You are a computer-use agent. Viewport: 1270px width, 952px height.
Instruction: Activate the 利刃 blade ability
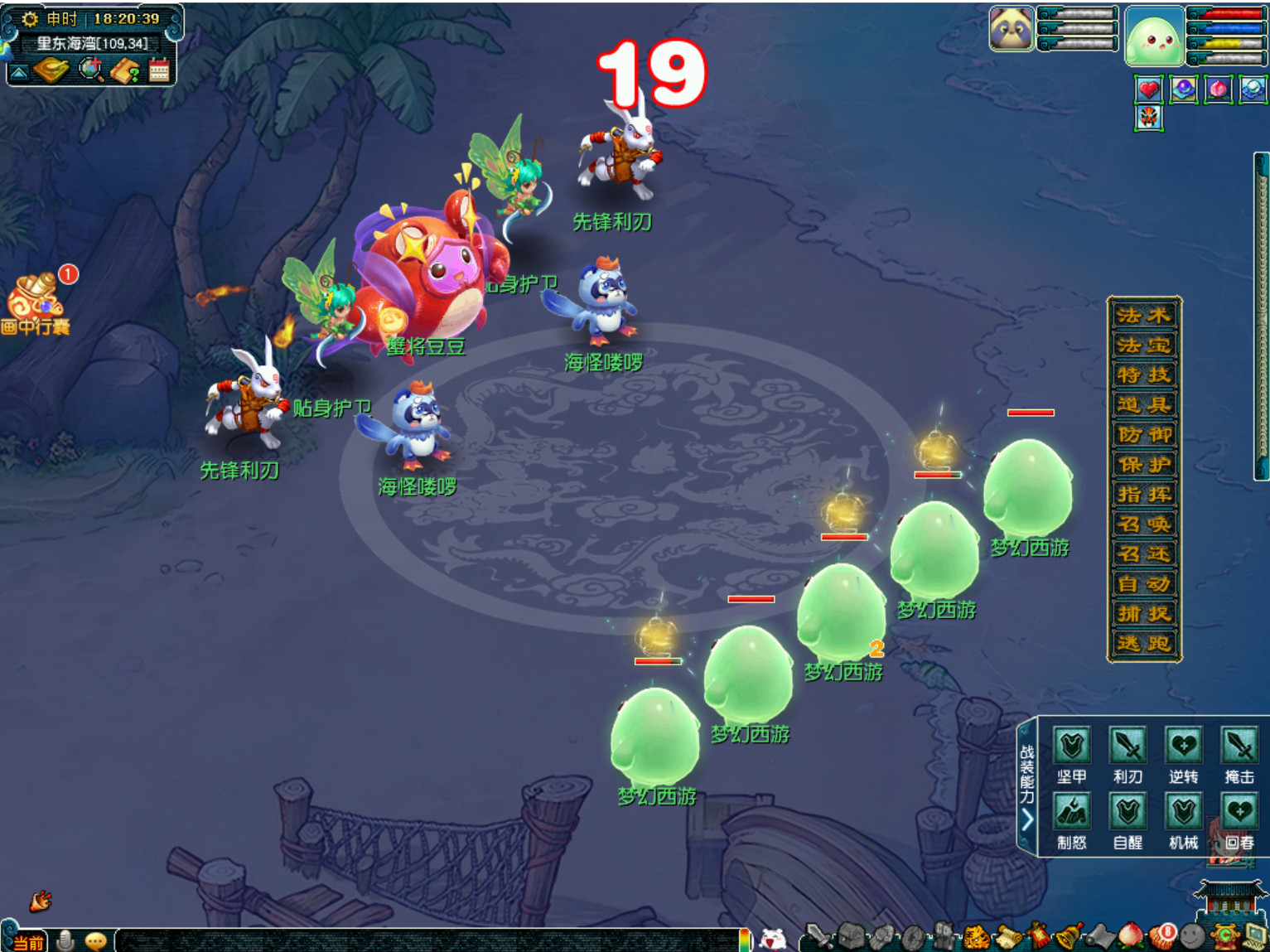1128,746
